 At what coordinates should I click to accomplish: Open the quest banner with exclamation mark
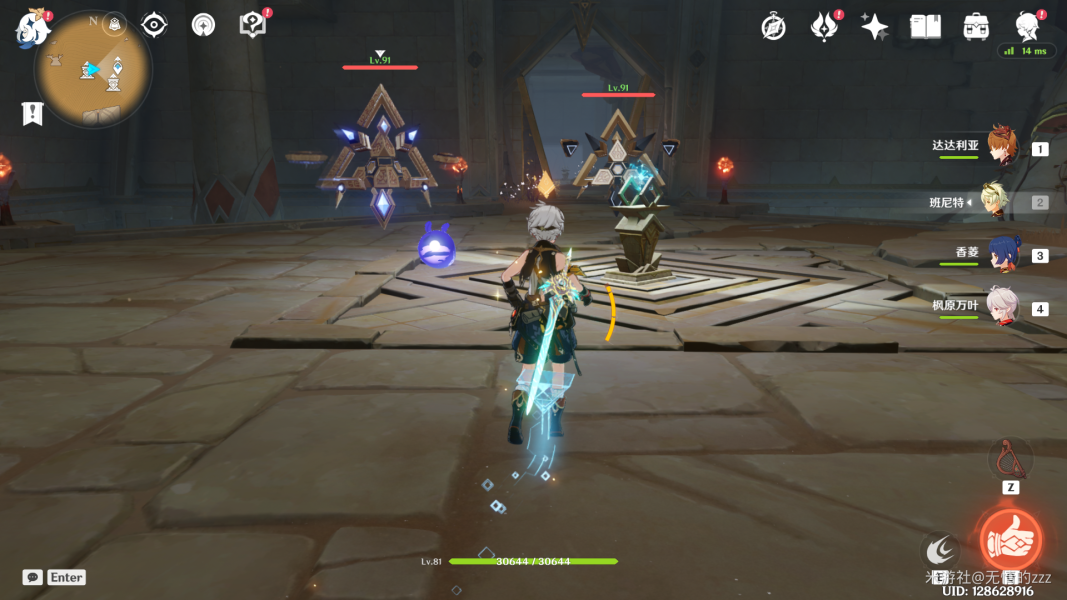click(32, 113)
